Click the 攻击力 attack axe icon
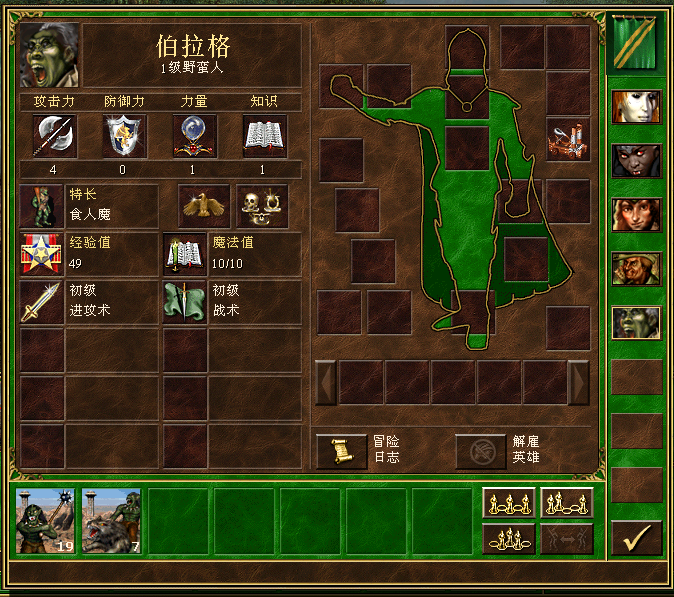The image size is (674, 597). (55, 136)
